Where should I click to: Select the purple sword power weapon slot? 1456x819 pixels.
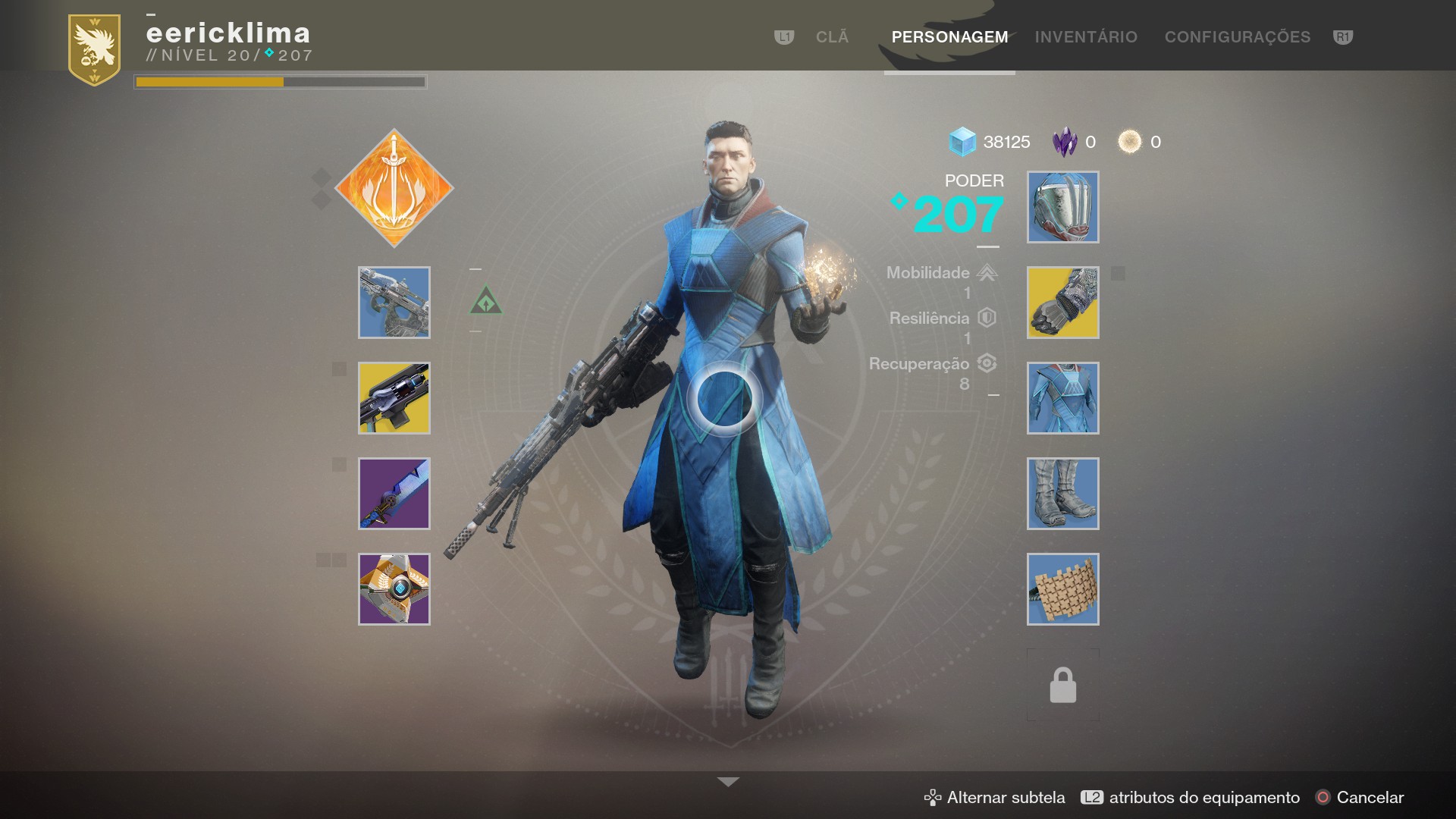pos(394,494)
